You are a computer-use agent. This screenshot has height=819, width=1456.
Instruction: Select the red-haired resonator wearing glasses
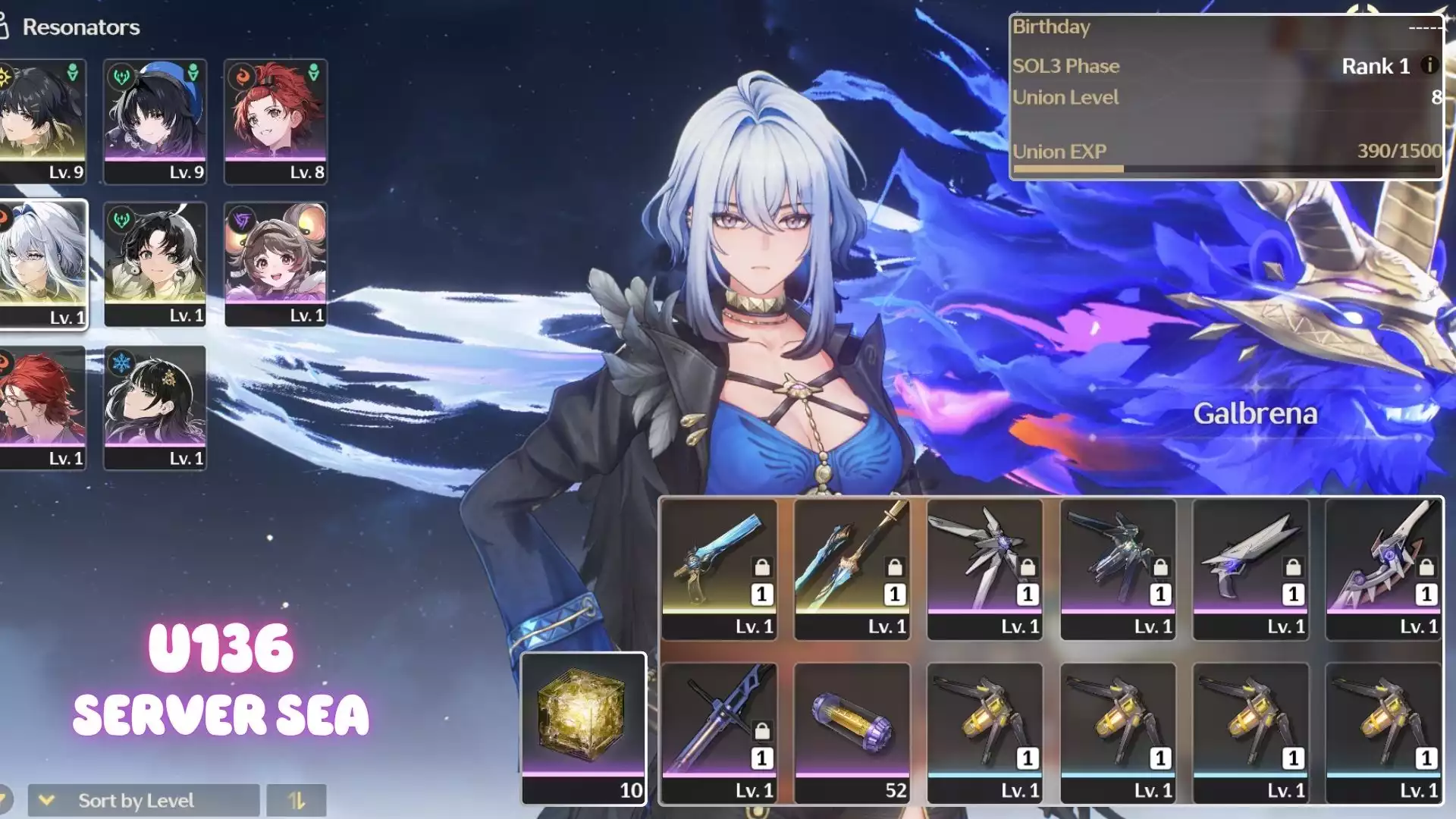(42, 407)
